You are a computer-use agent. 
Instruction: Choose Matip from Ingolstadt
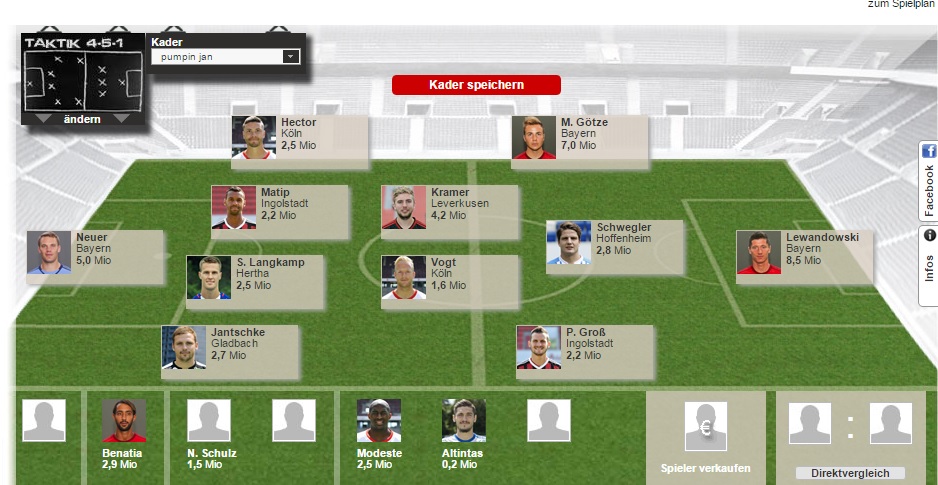[x=279, y=207]
